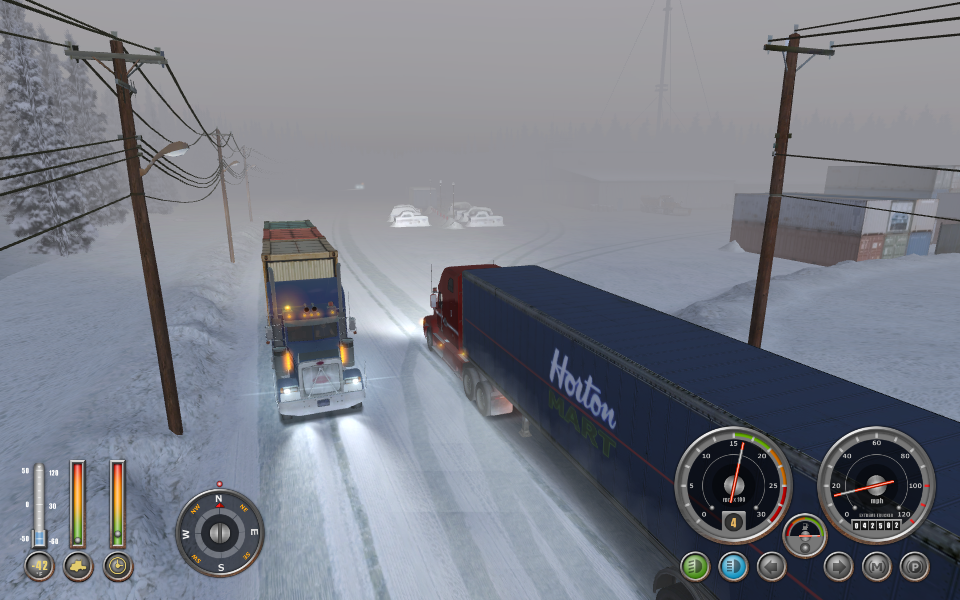
Task: Activate the right turn signal arrow
Action: click(838, 567)
